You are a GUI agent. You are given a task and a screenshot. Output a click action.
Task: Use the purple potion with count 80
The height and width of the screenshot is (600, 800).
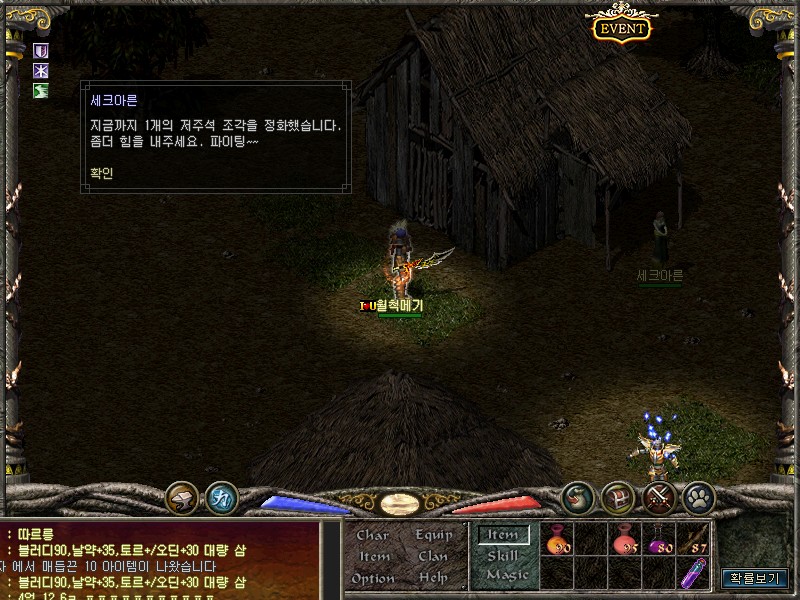click(660, 540)
